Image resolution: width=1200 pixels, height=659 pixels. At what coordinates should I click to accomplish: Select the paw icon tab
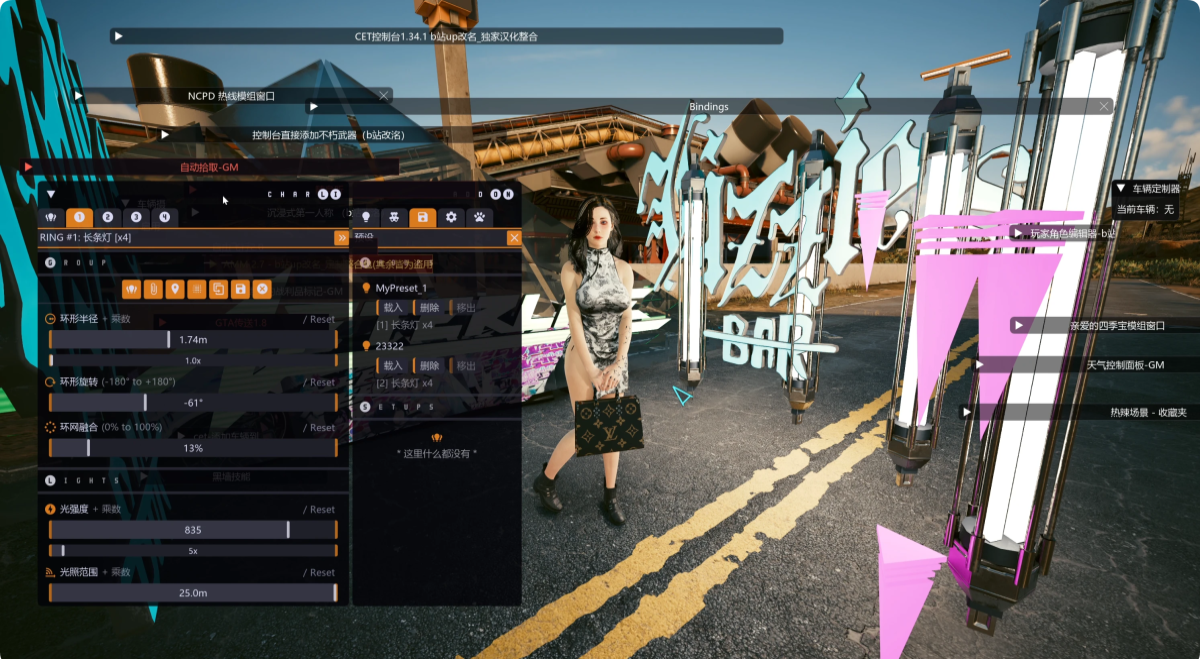480,217
